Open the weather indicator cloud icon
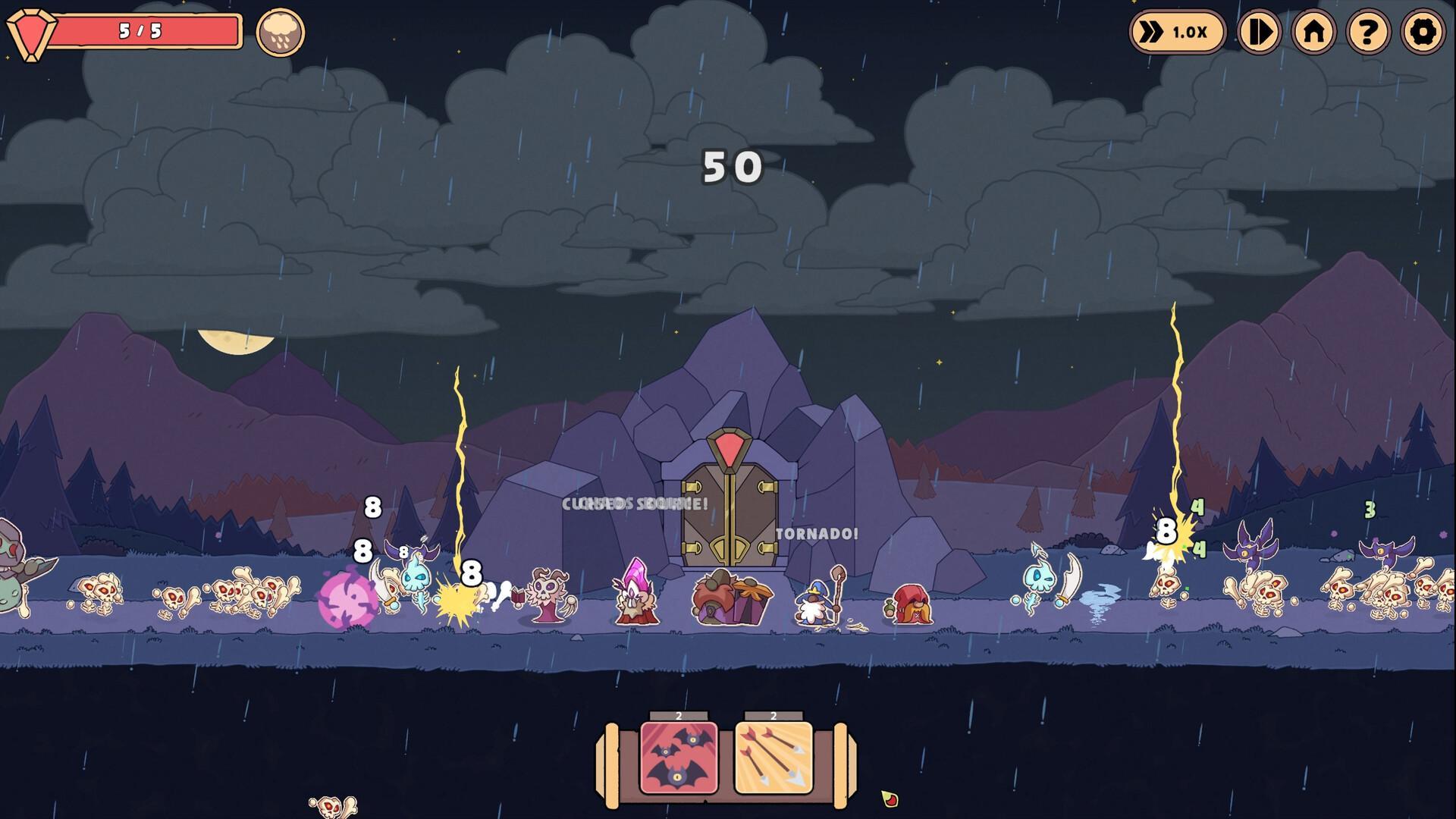The width and height of the screenshot is (1456, 819). pyautogui.click(x=281, y=32)
